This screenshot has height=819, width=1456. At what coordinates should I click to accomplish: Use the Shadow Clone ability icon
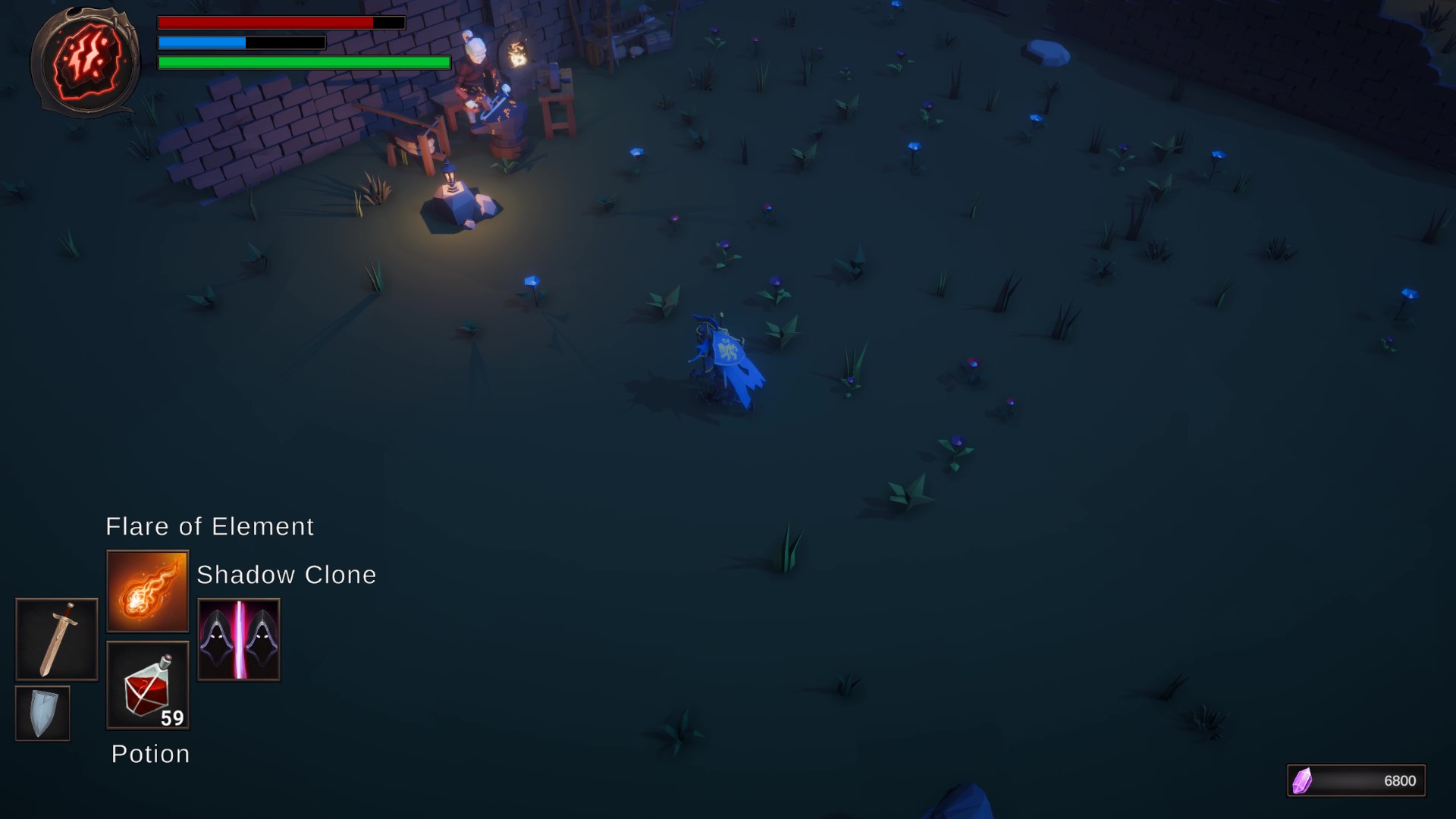[239, 639]
